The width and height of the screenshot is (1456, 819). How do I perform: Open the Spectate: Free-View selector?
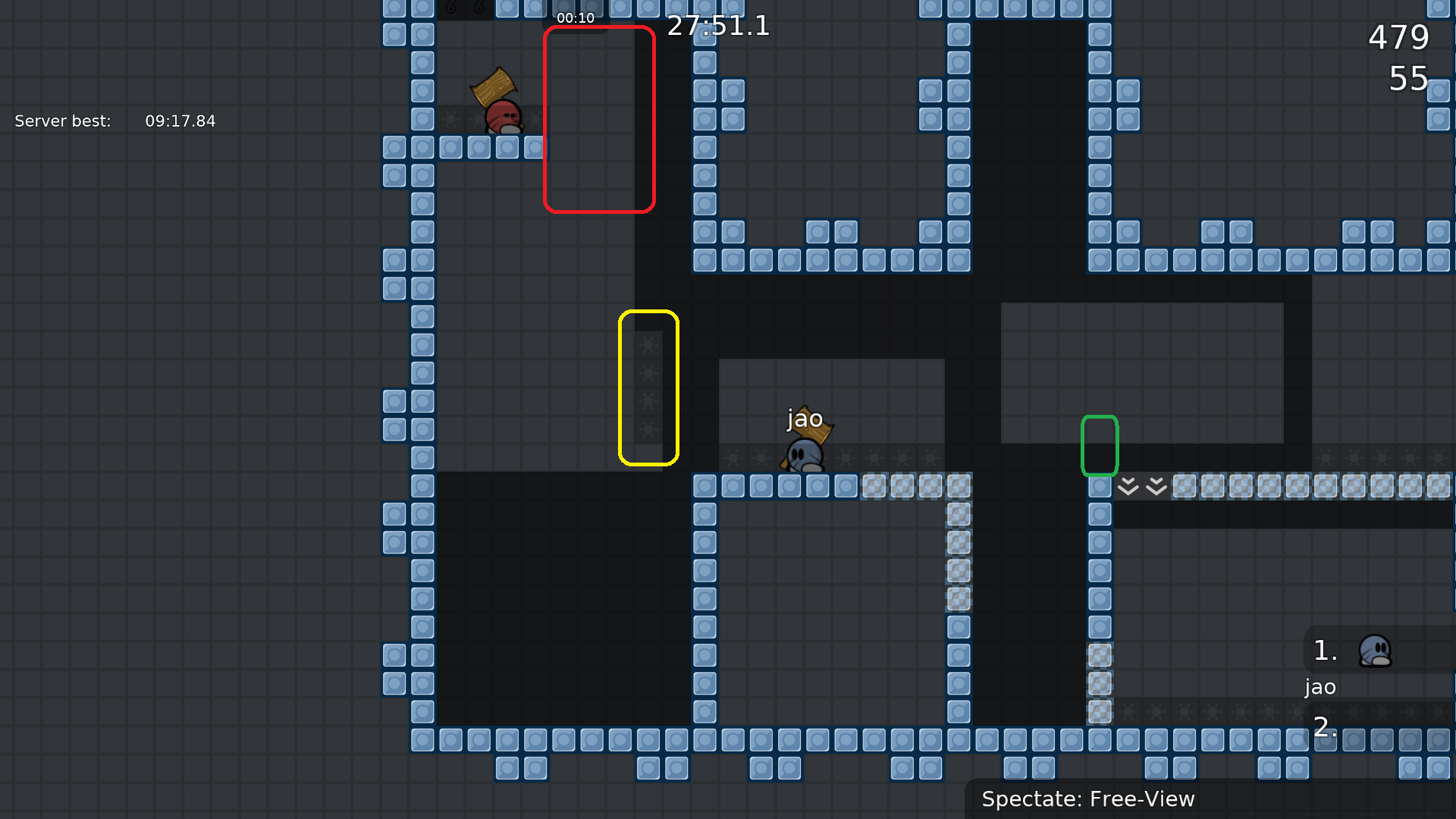1088,799
